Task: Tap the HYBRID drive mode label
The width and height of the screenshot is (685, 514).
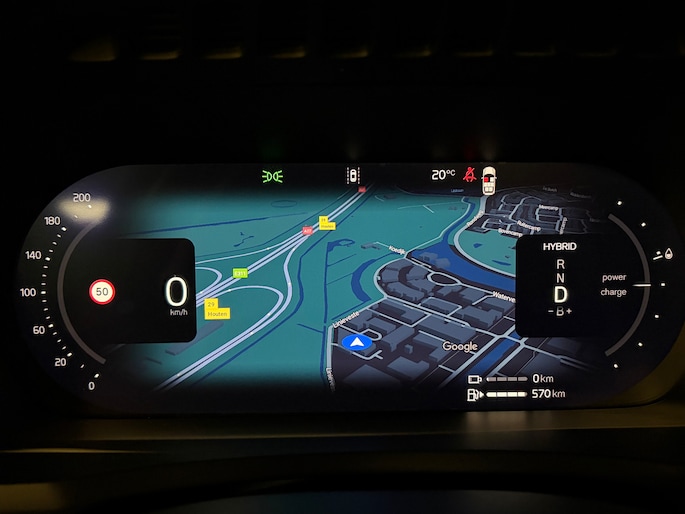Action: point(560,245)
